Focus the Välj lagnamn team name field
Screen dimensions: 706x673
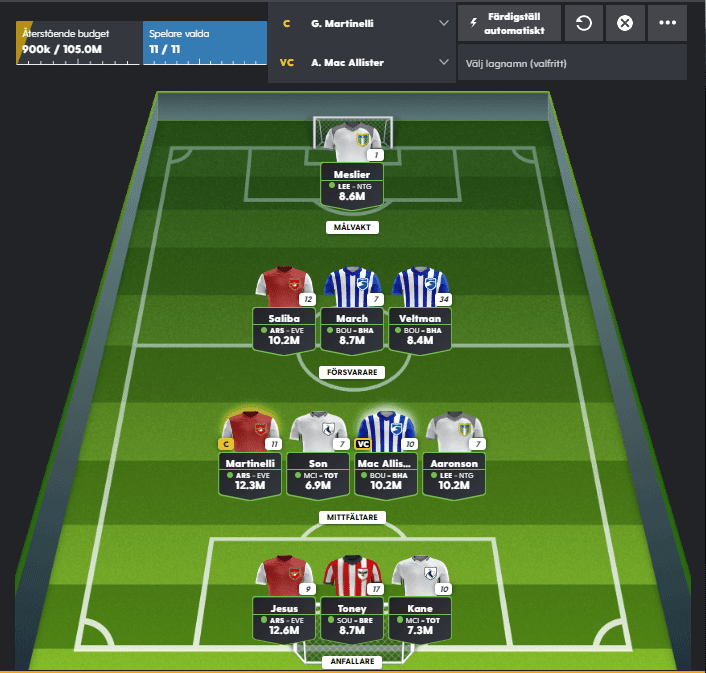(x=572, y=62)
